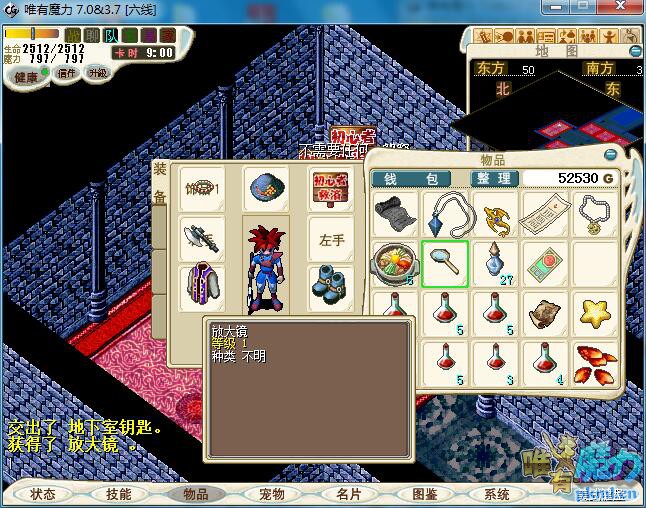Click the equipped axe weapon slot
The image size is (646, 508).
[201, 238]
